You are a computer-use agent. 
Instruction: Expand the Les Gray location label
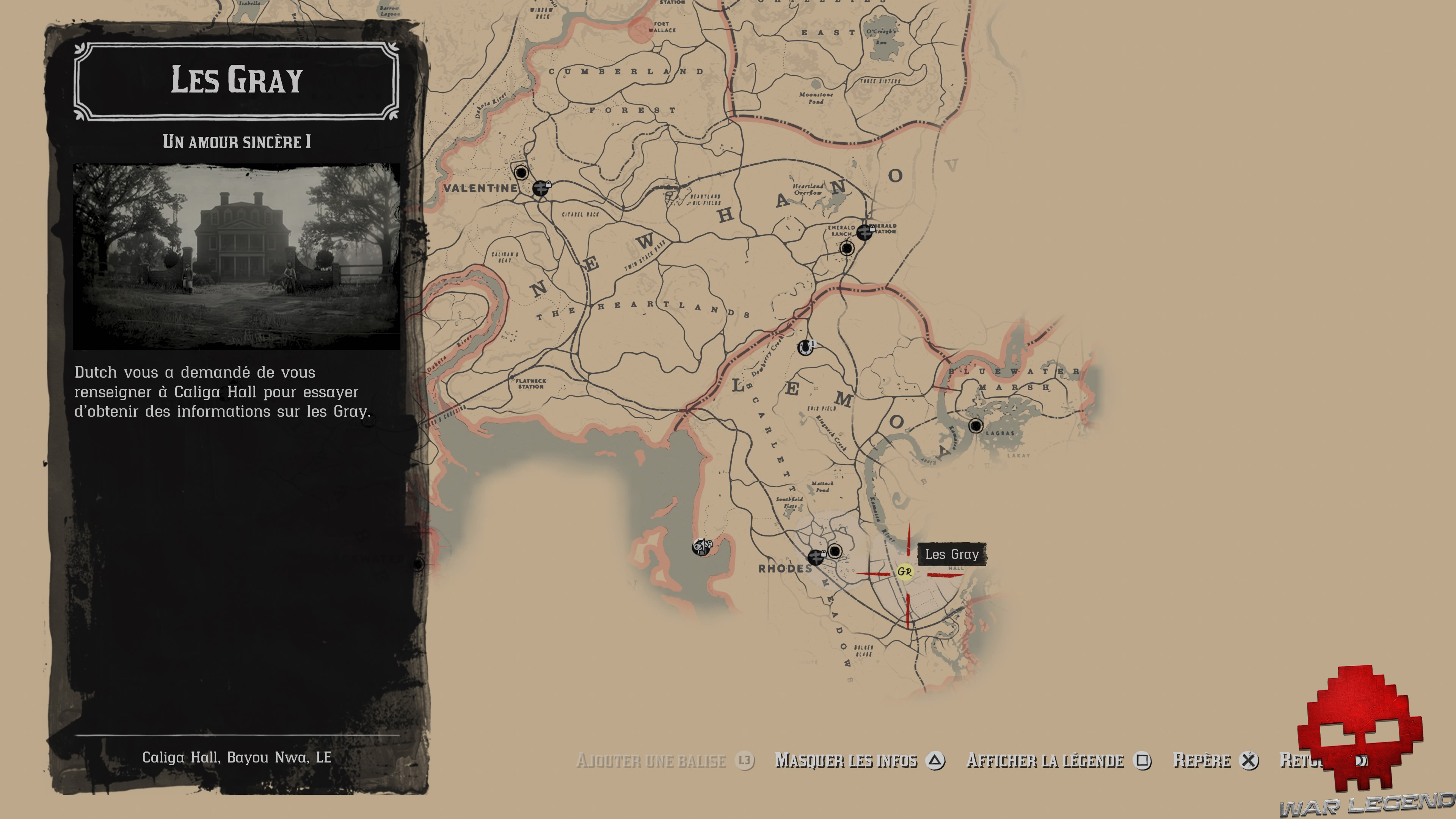click(x=952, y=555)
